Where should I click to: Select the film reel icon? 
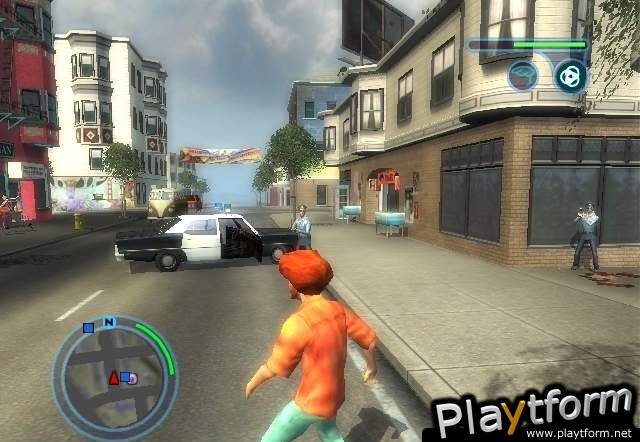569,76
